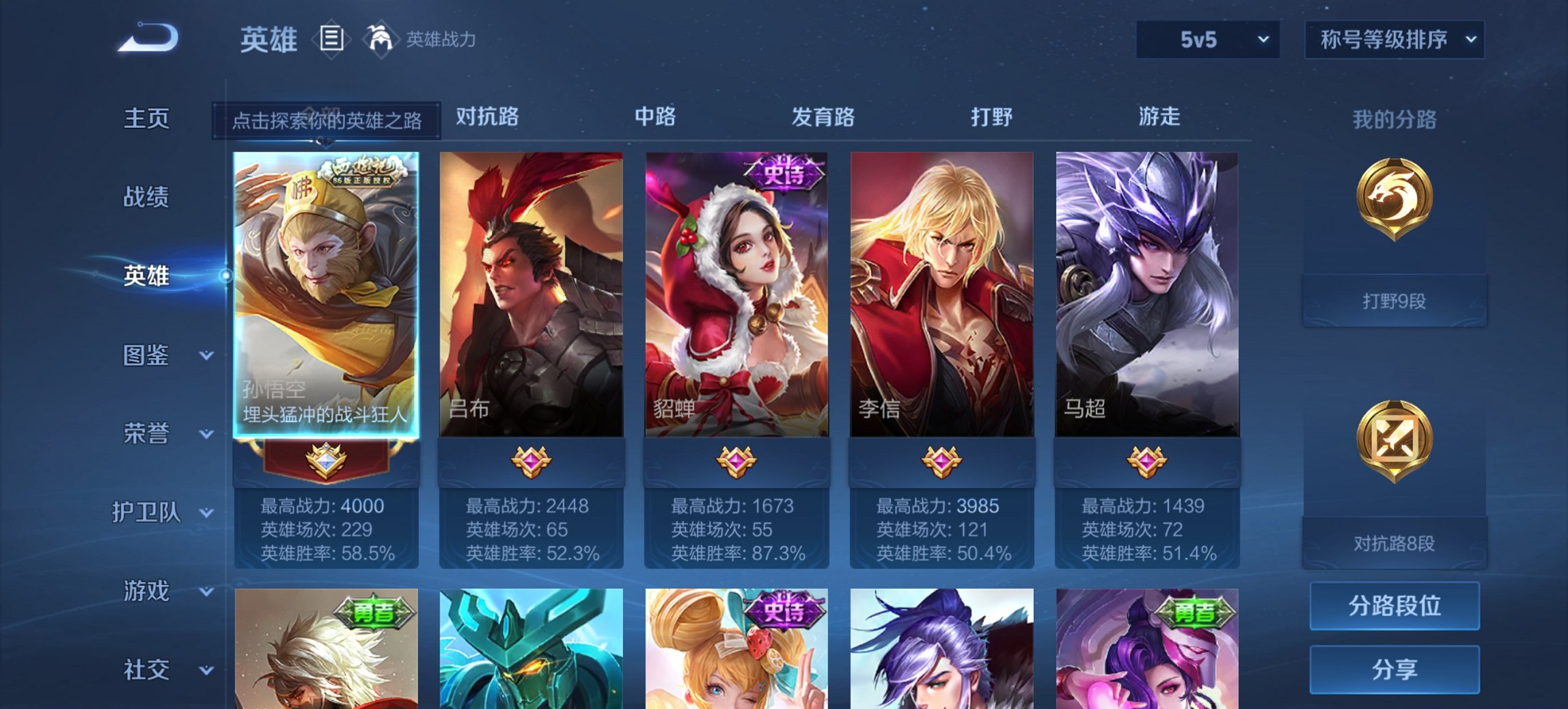Click the 分享 button
The image size is (1568, 709).
click(x=1394, y=669)
